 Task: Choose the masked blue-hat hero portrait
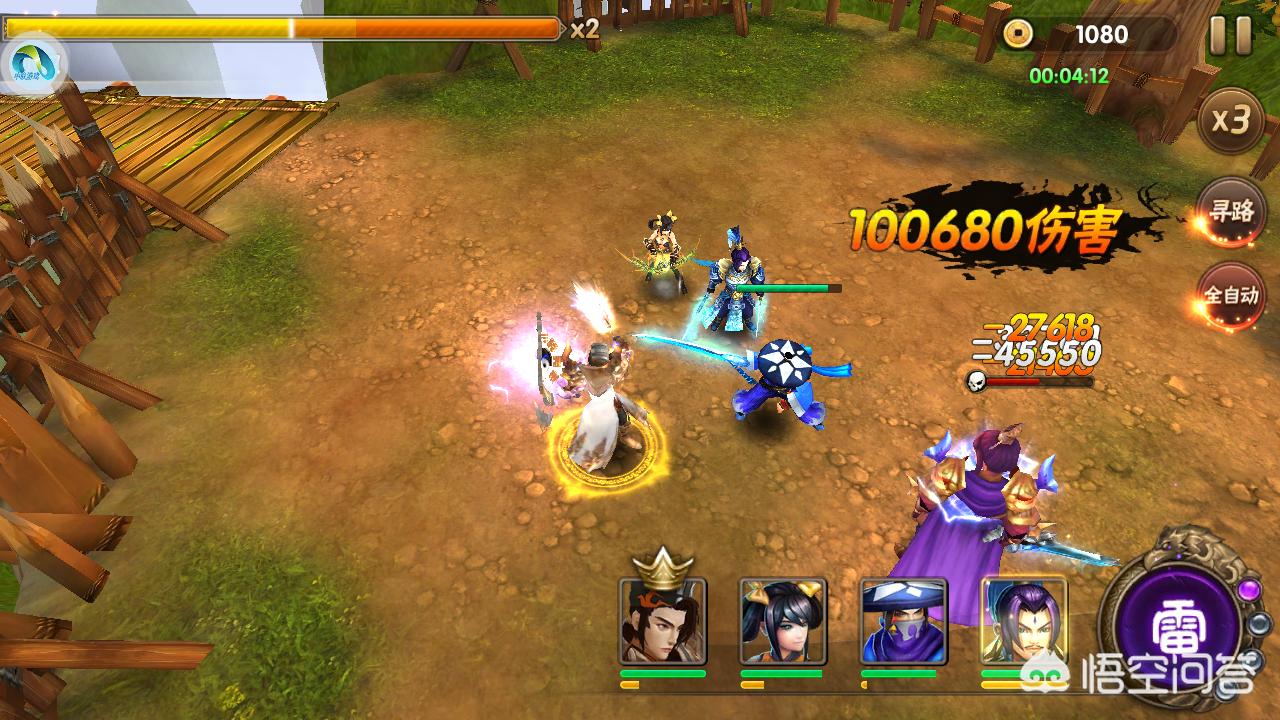click(x=904, y=621)
